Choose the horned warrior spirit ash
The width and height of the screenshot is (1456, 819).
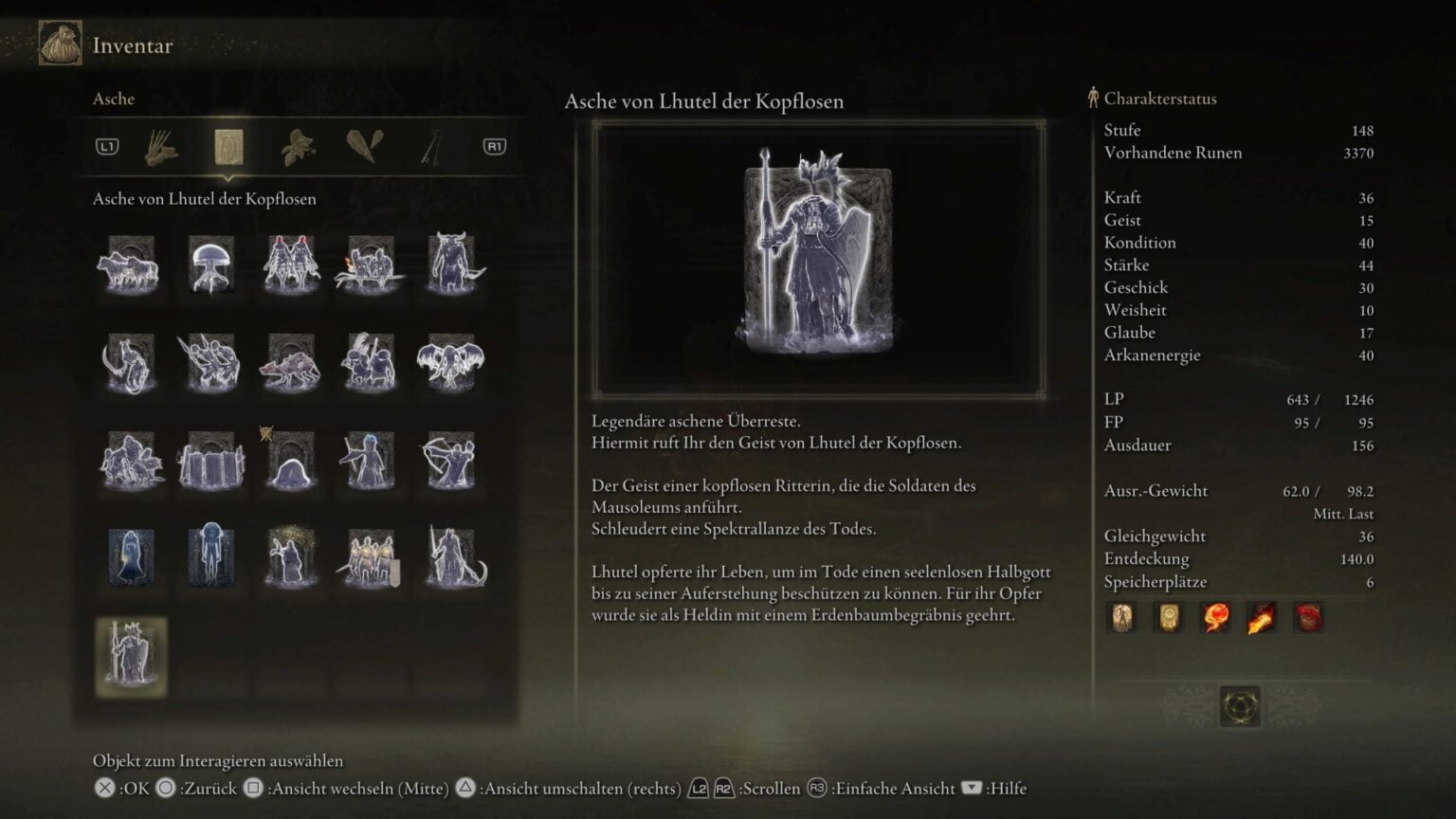pyautogui.click(x=450, y=264)
